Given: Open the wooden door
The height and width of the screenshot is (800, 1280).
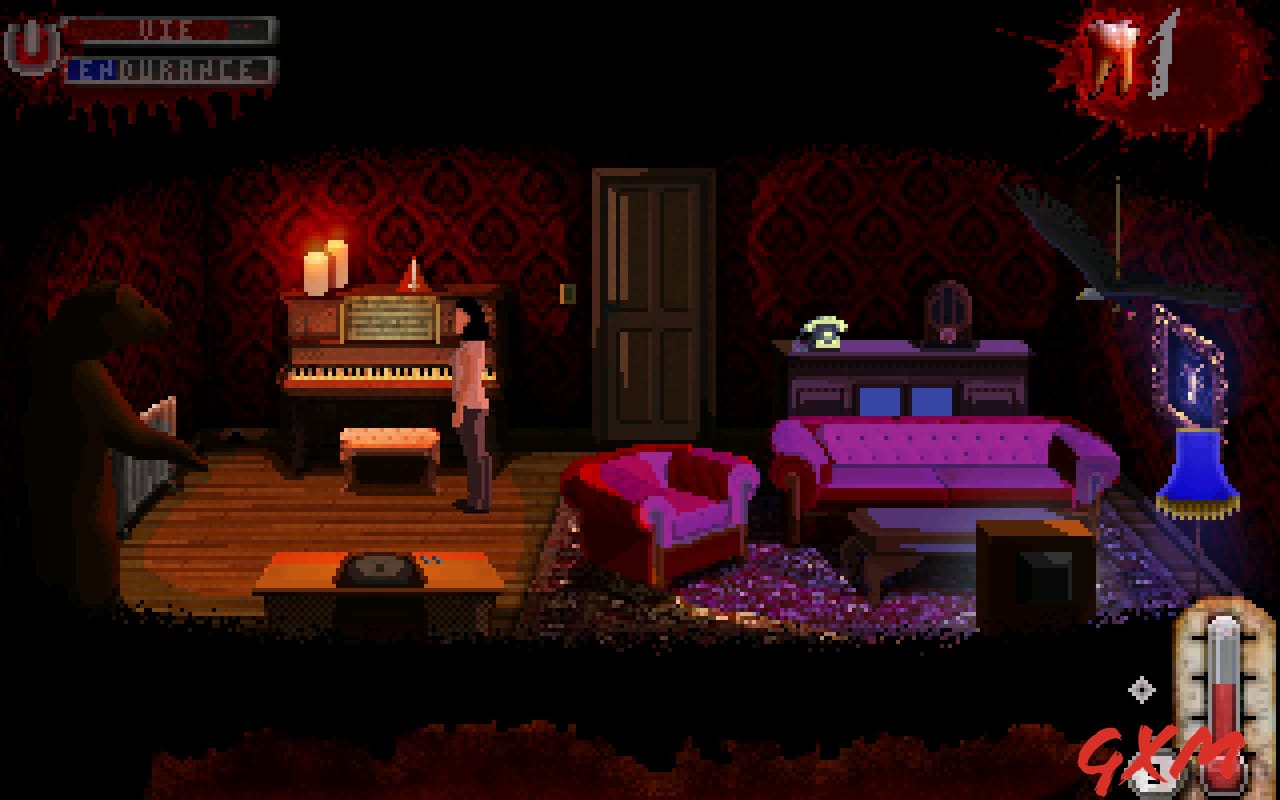Looking at the screenshot, I should (650, 300).
